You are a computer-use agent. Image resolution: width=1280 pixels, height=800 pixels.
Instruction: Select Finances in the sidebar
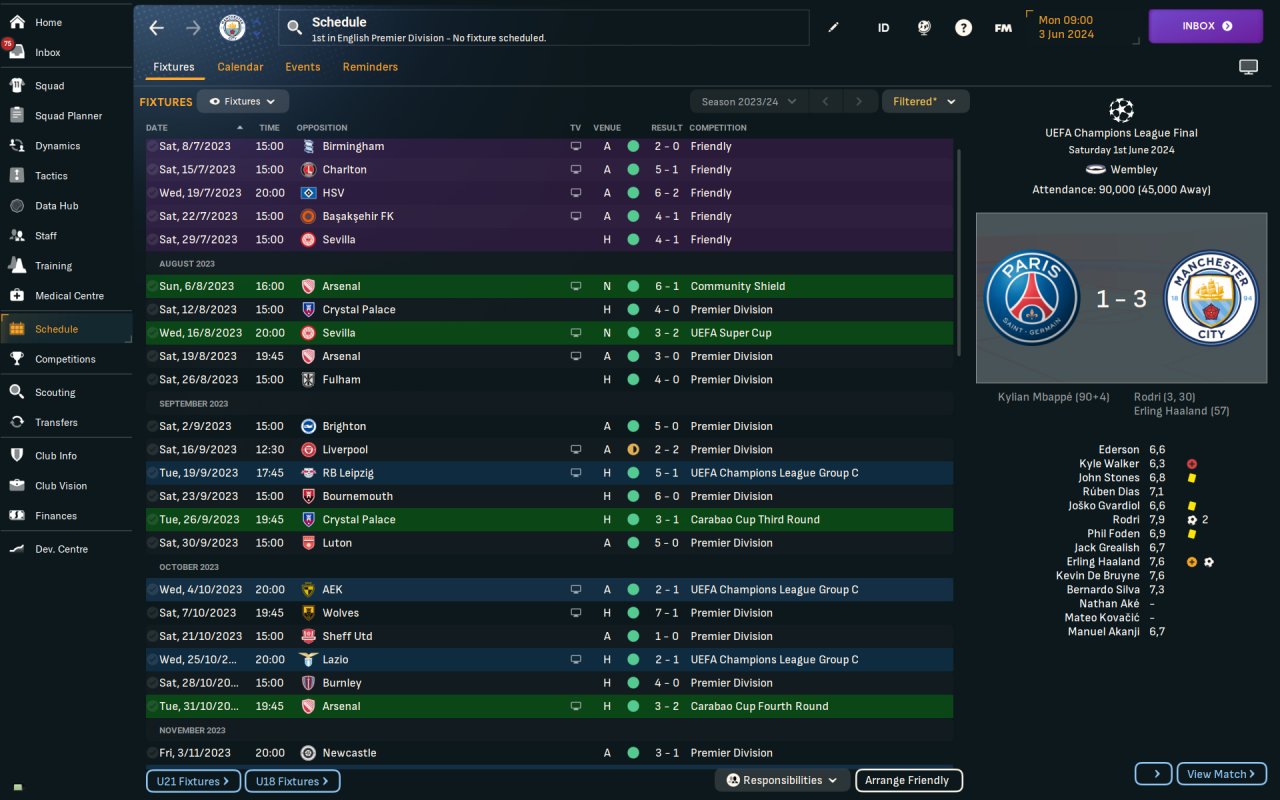[55, 516]
